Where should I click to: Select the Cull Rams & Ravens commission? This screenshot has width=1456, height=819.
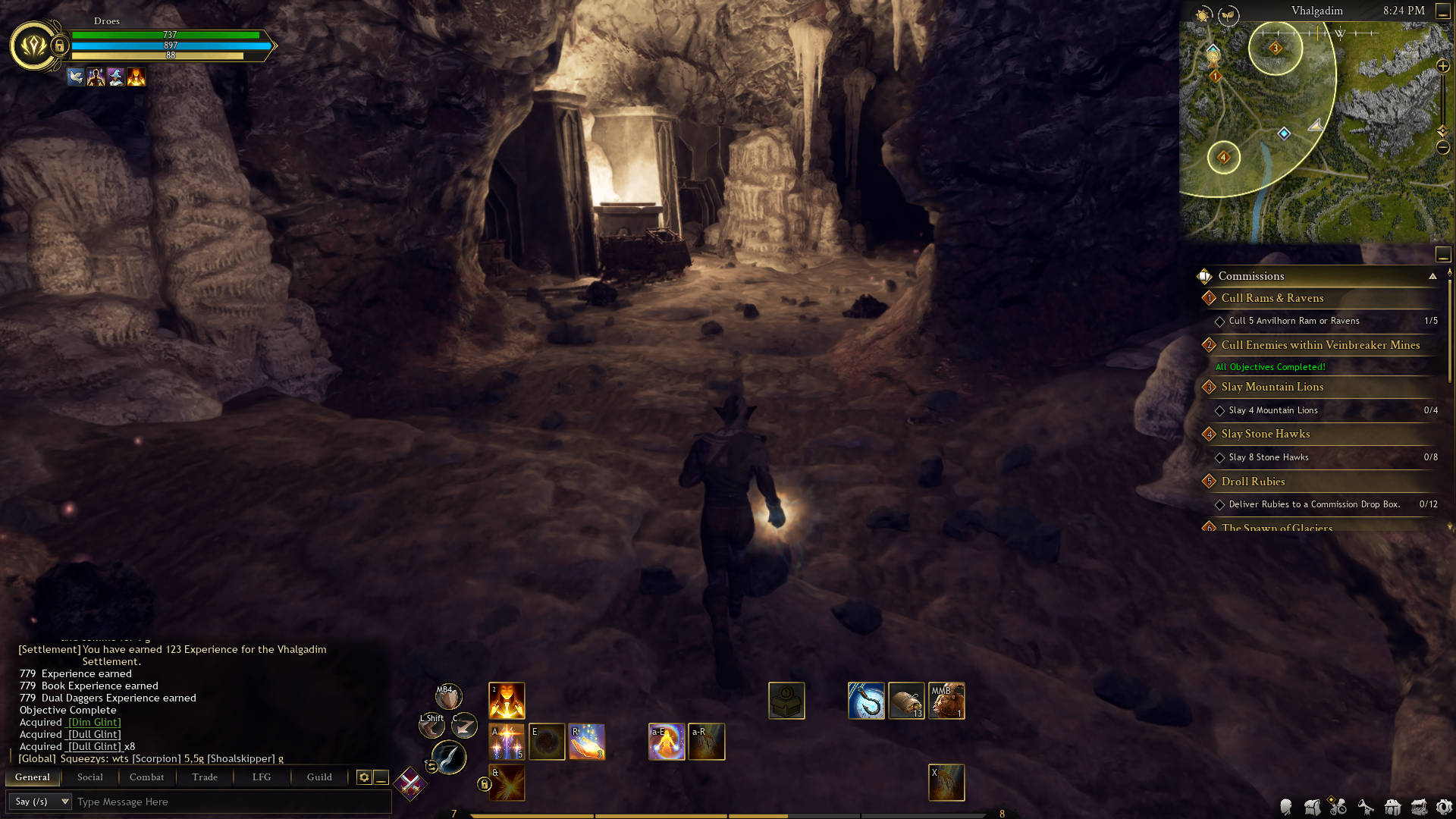click(1272, 298)
